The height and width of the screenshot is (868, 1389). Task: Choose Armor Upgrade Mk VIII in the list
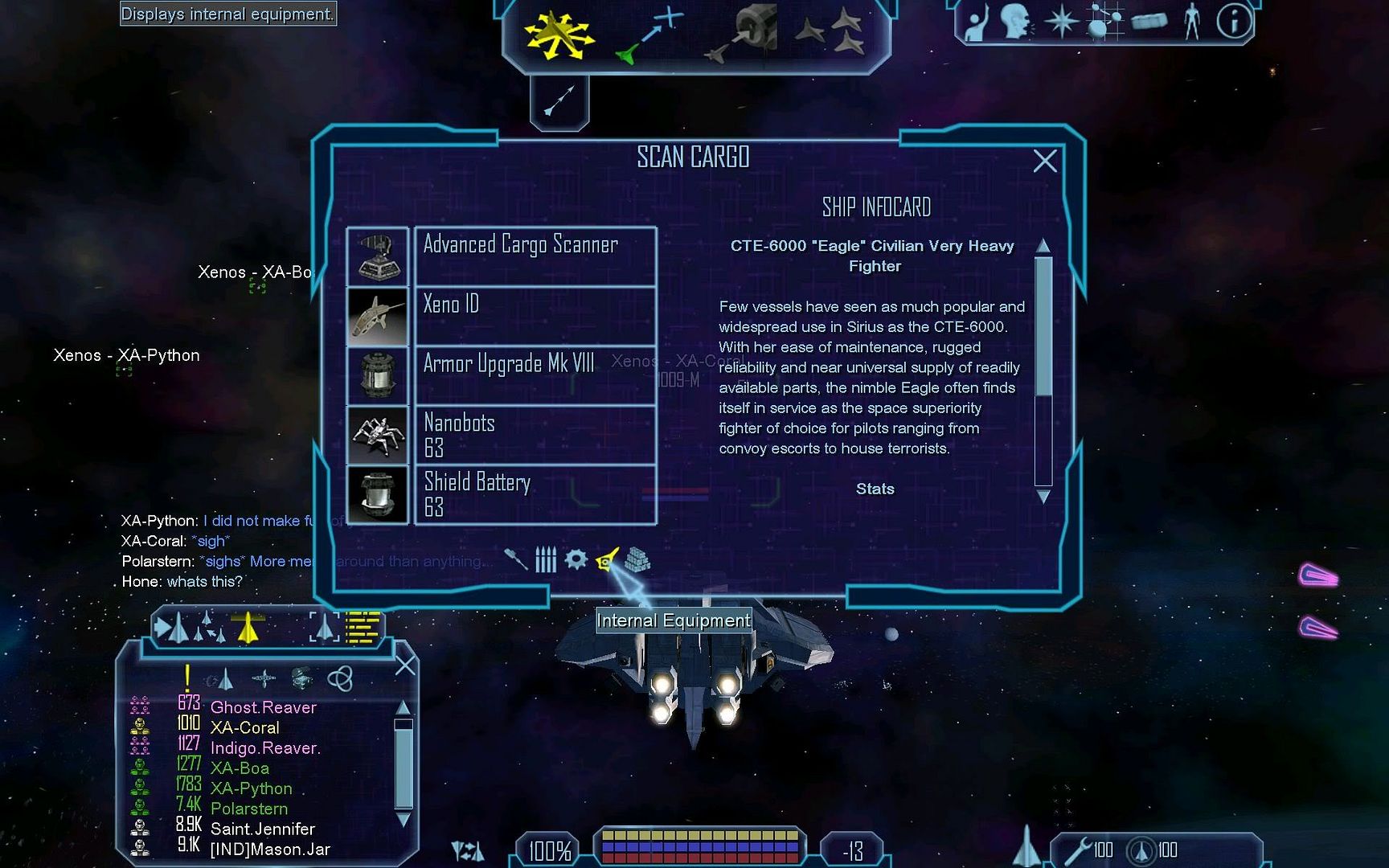535,375
